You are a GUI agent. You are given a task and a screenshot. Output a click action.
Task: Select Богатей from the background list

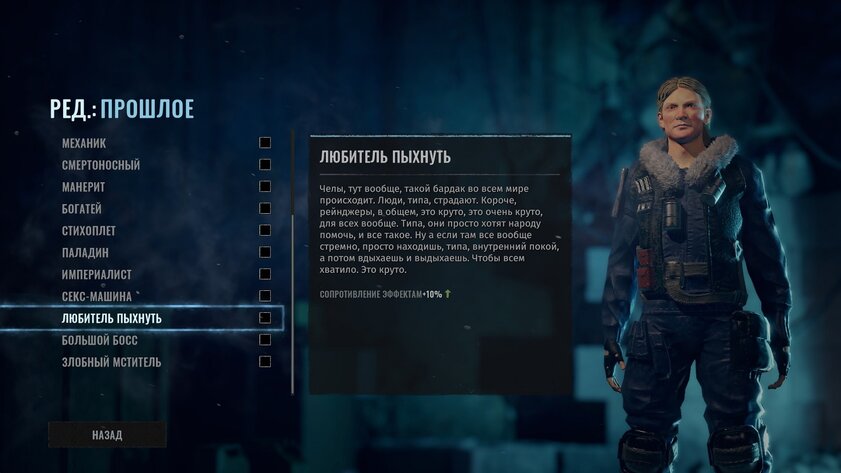82,209
